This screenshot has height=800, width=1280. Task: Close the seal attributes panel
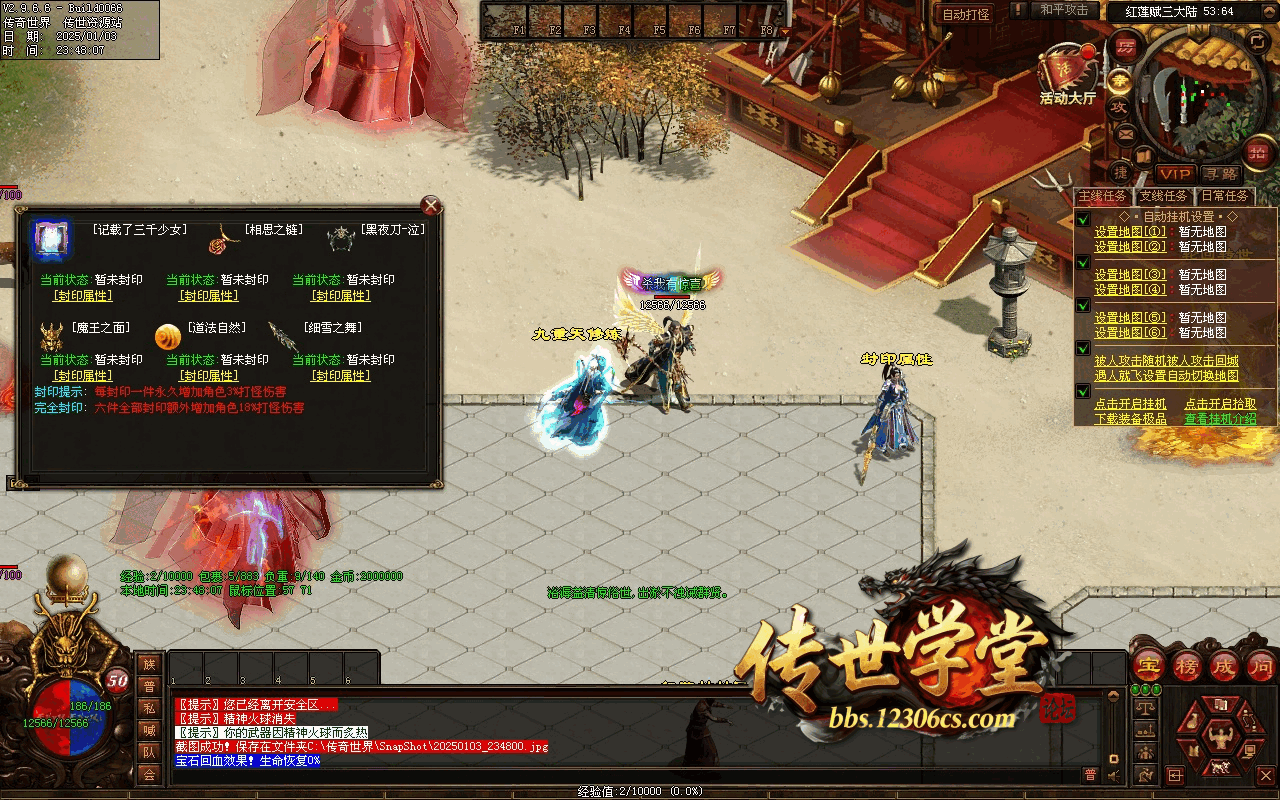[431, 206]
